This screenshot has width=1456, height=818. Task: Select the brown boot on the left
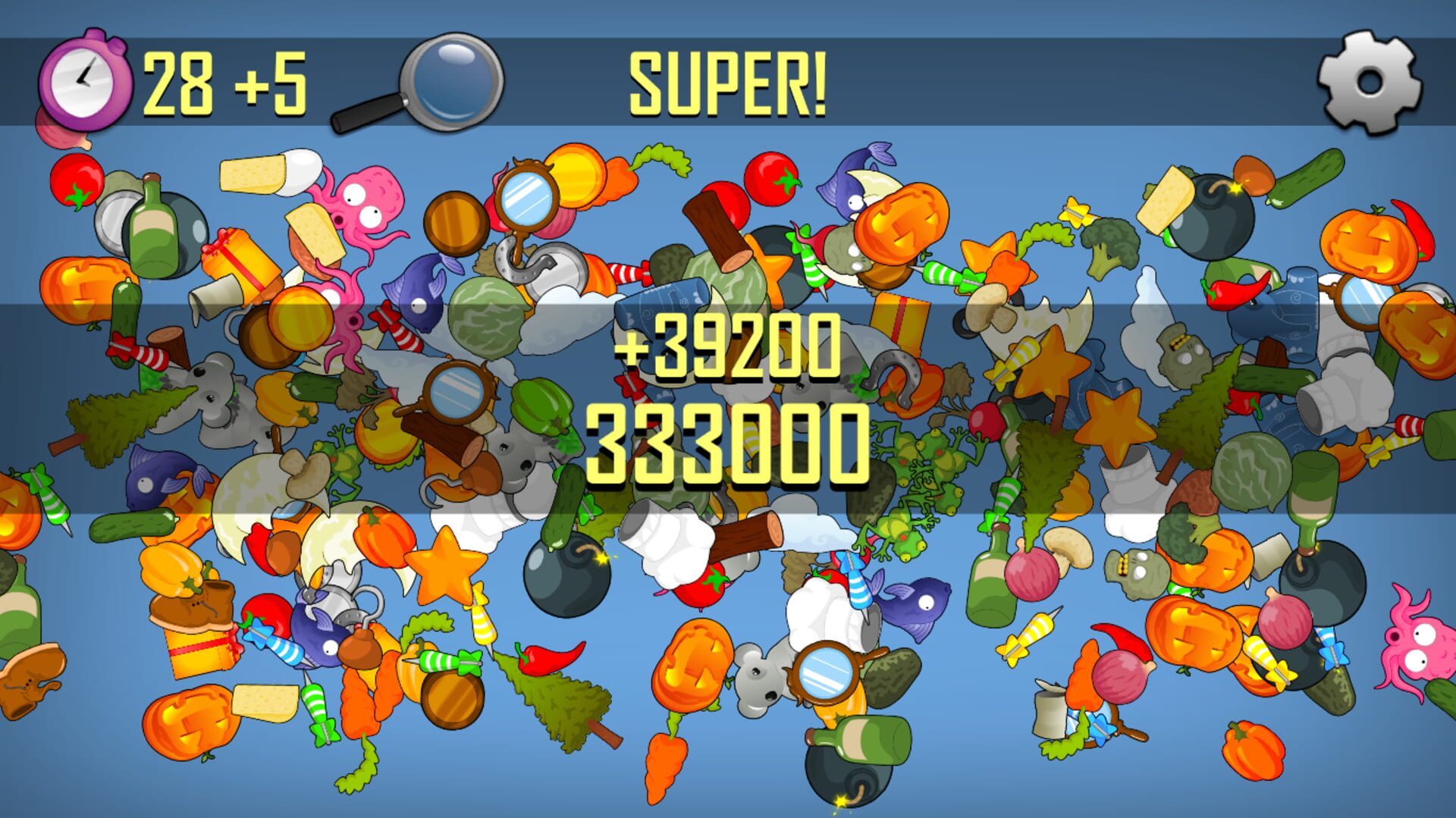tap(193, 606)
